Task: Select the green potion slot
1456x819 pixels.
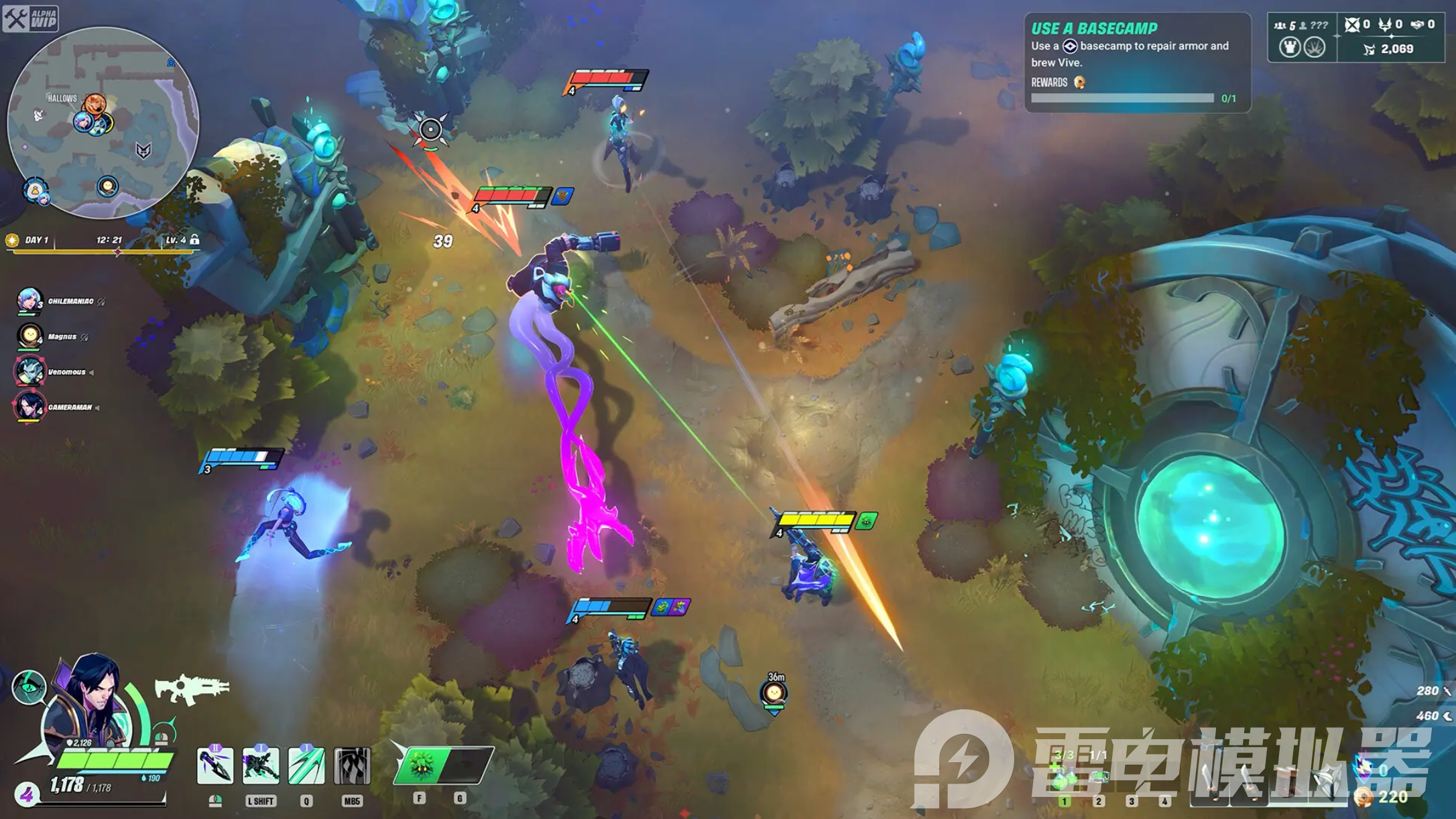Action: click(1063, 777)
